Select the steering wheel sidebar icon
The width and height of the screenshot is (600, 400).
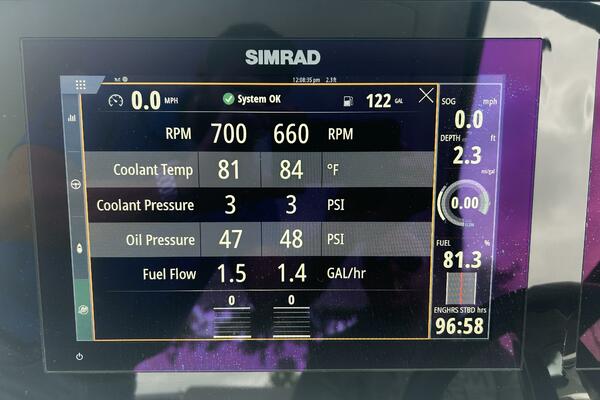[75, 185]
